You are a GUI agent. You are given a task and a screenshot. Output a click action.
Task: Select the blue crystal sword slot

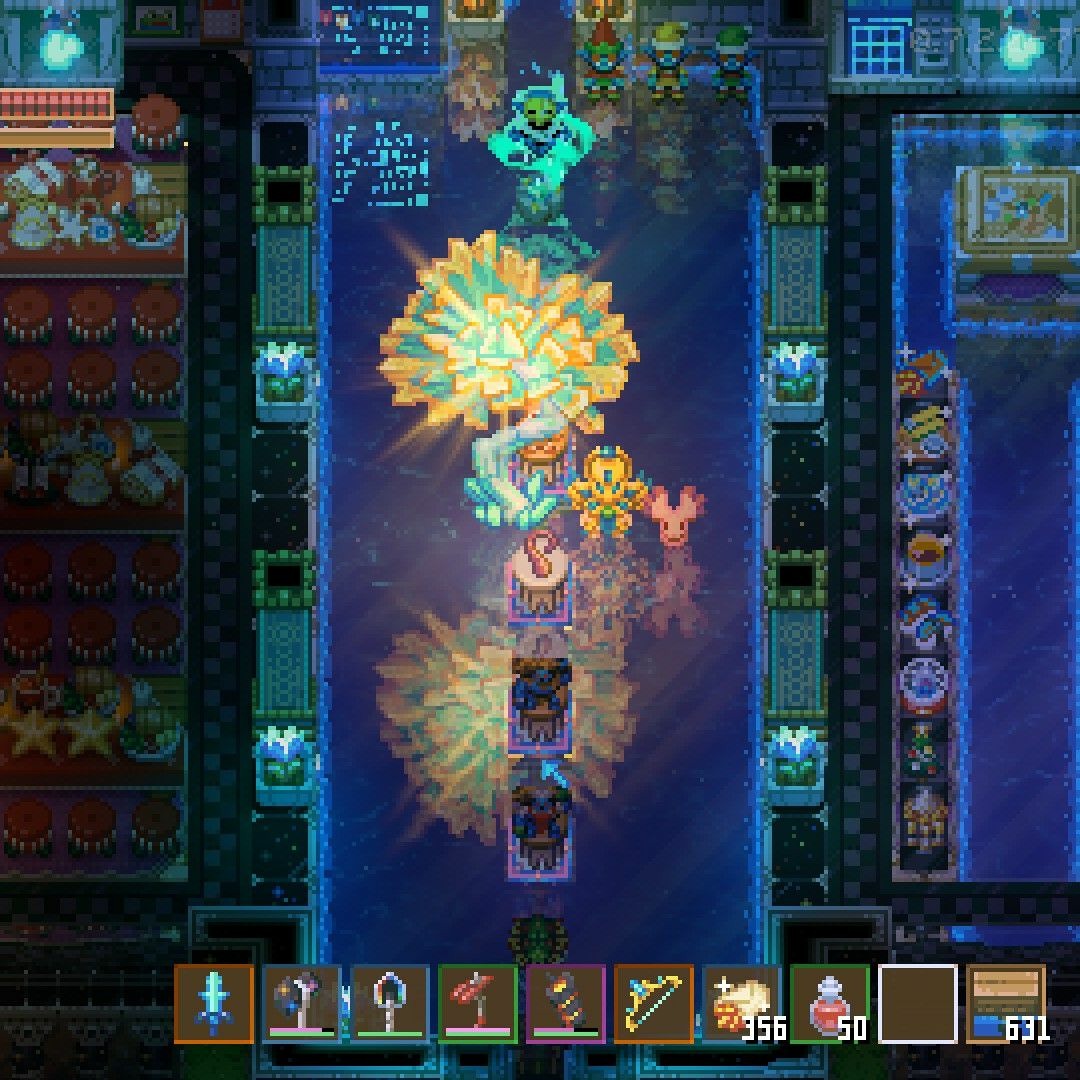click(x=213, y=1003)
